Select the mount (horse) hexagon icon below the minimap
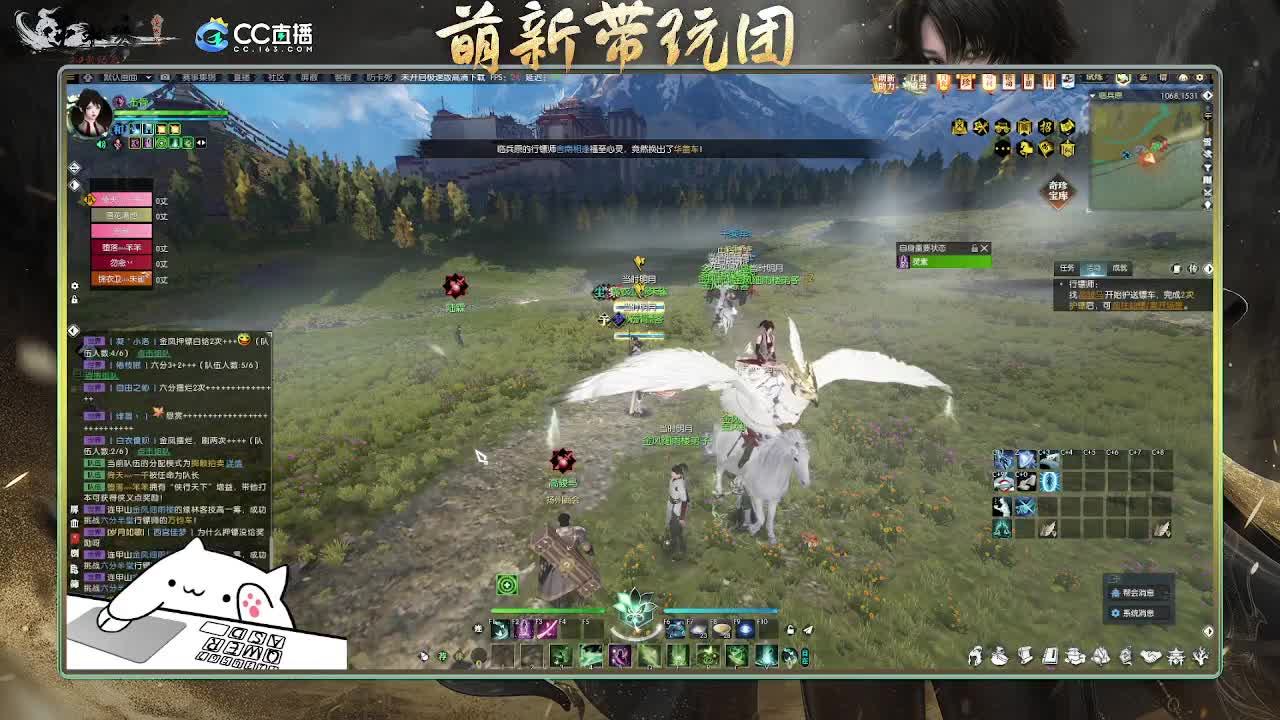Viewport: 1280px width, 720px height. click(1024, 148)
